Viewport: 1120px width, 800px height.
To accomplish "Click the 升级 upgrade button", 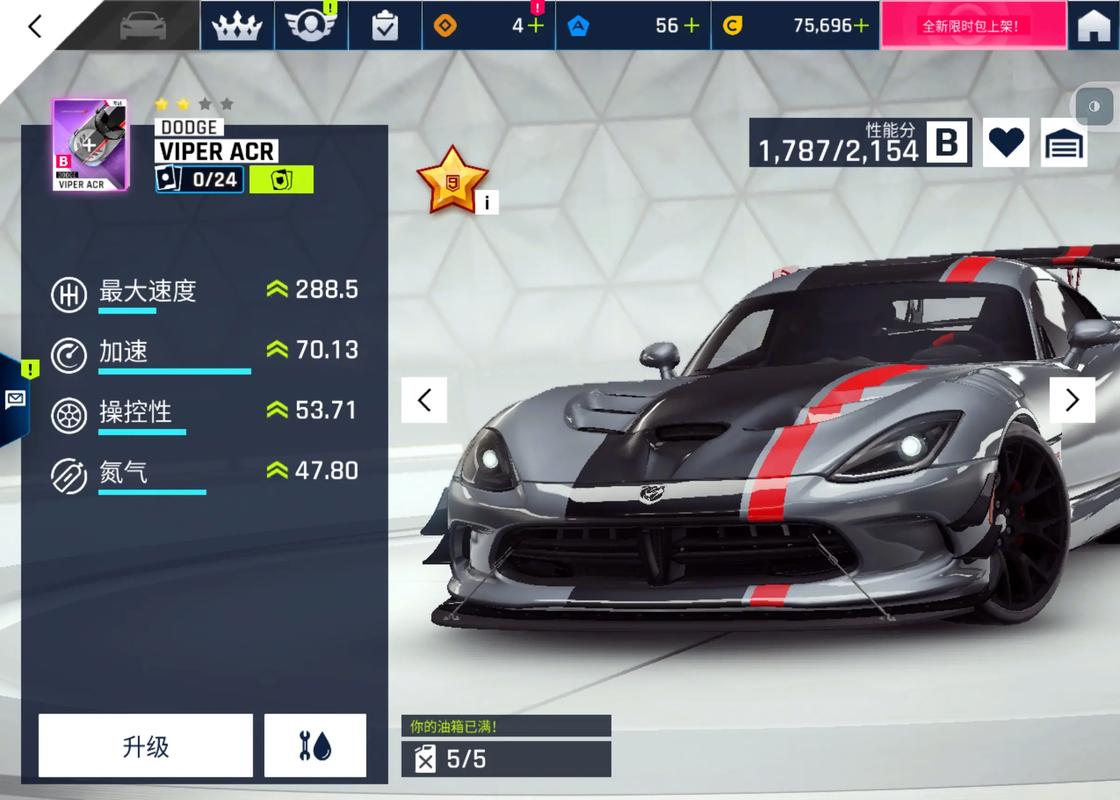I will coord(146,746).
